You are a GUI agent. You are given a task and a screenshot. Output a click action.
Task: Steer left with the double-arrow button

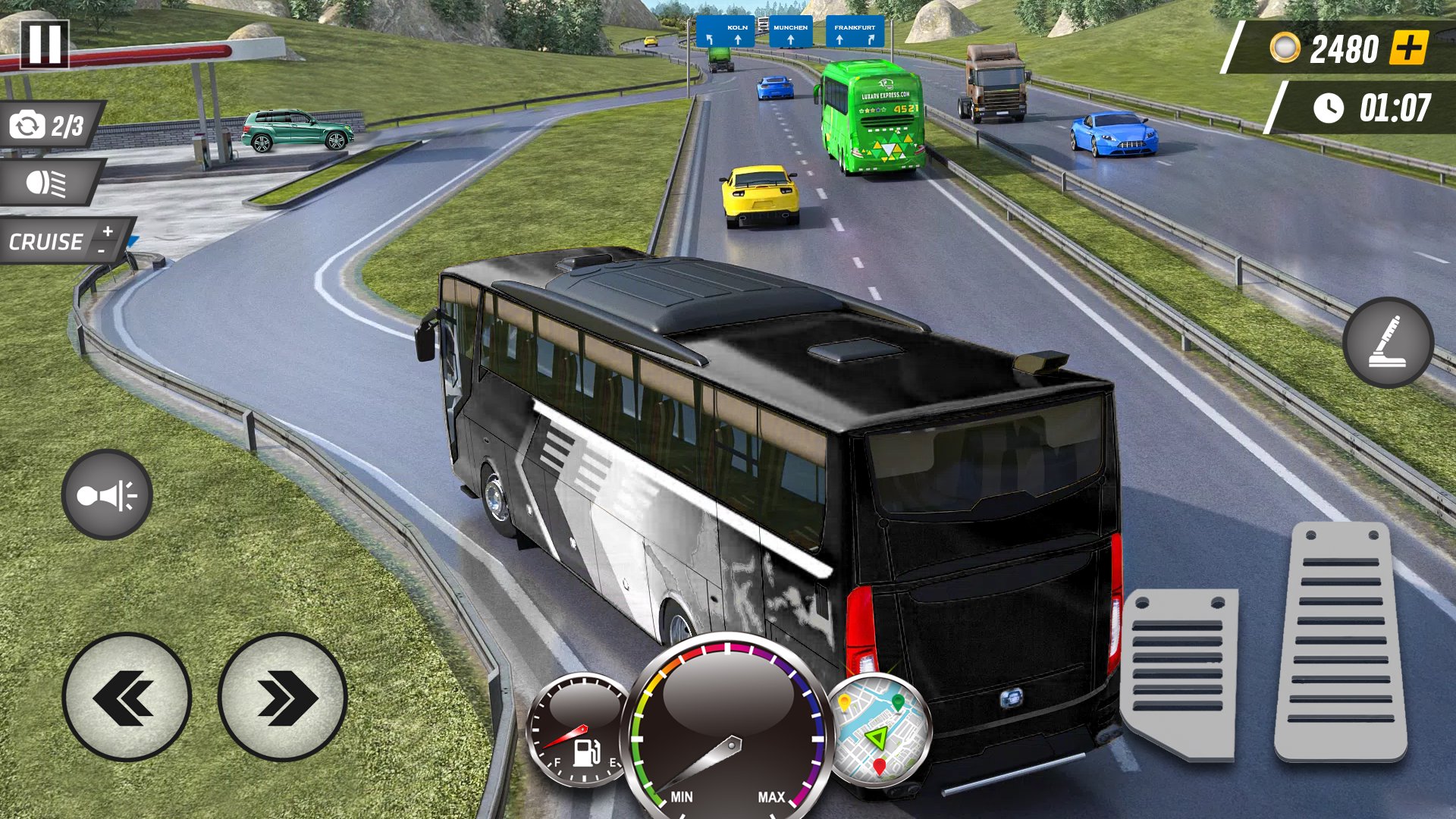coord(127,697)
